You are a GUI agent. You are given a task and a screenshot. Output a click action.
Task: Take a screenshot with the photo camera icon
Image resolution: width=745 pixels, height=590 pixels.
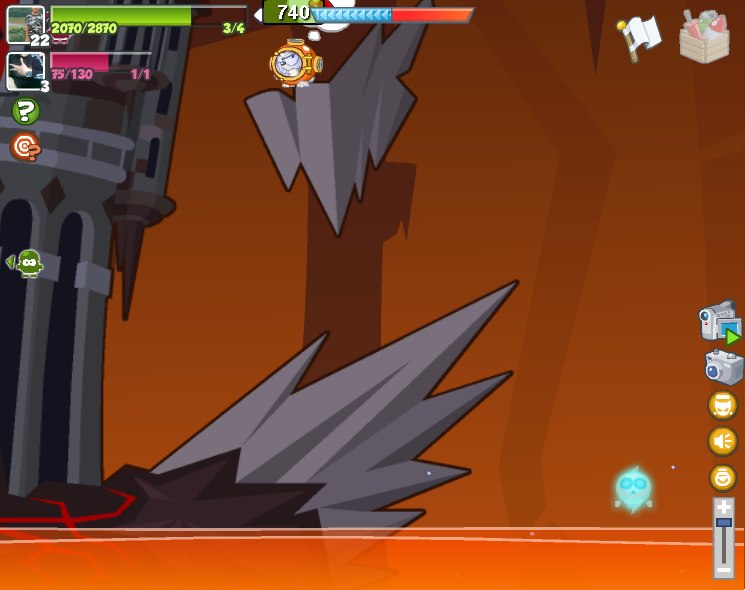pyautogui.click(x=723, y=367)
